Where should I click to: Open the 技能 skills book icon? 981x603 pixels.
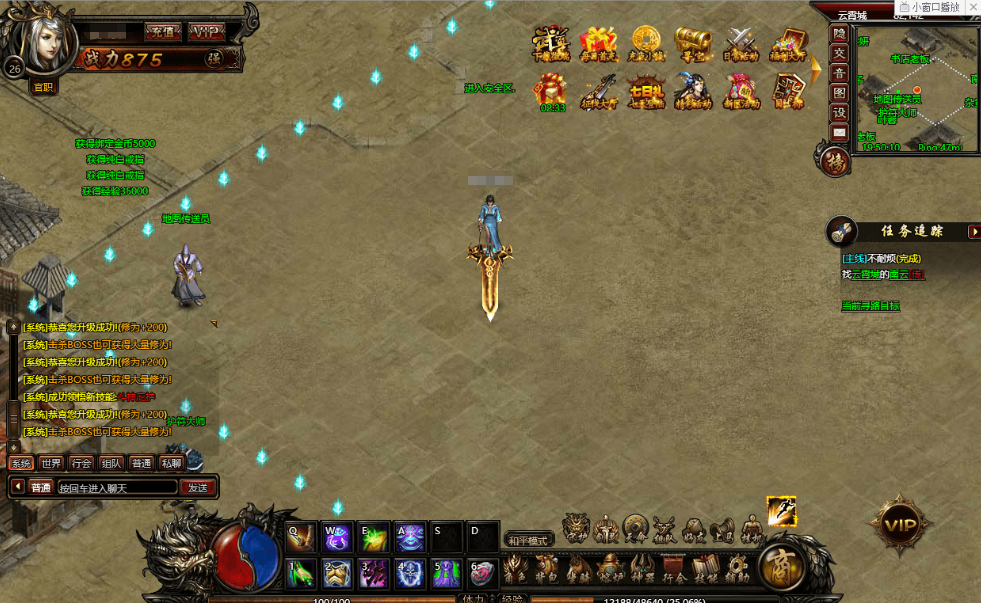(x=706, y=570)
